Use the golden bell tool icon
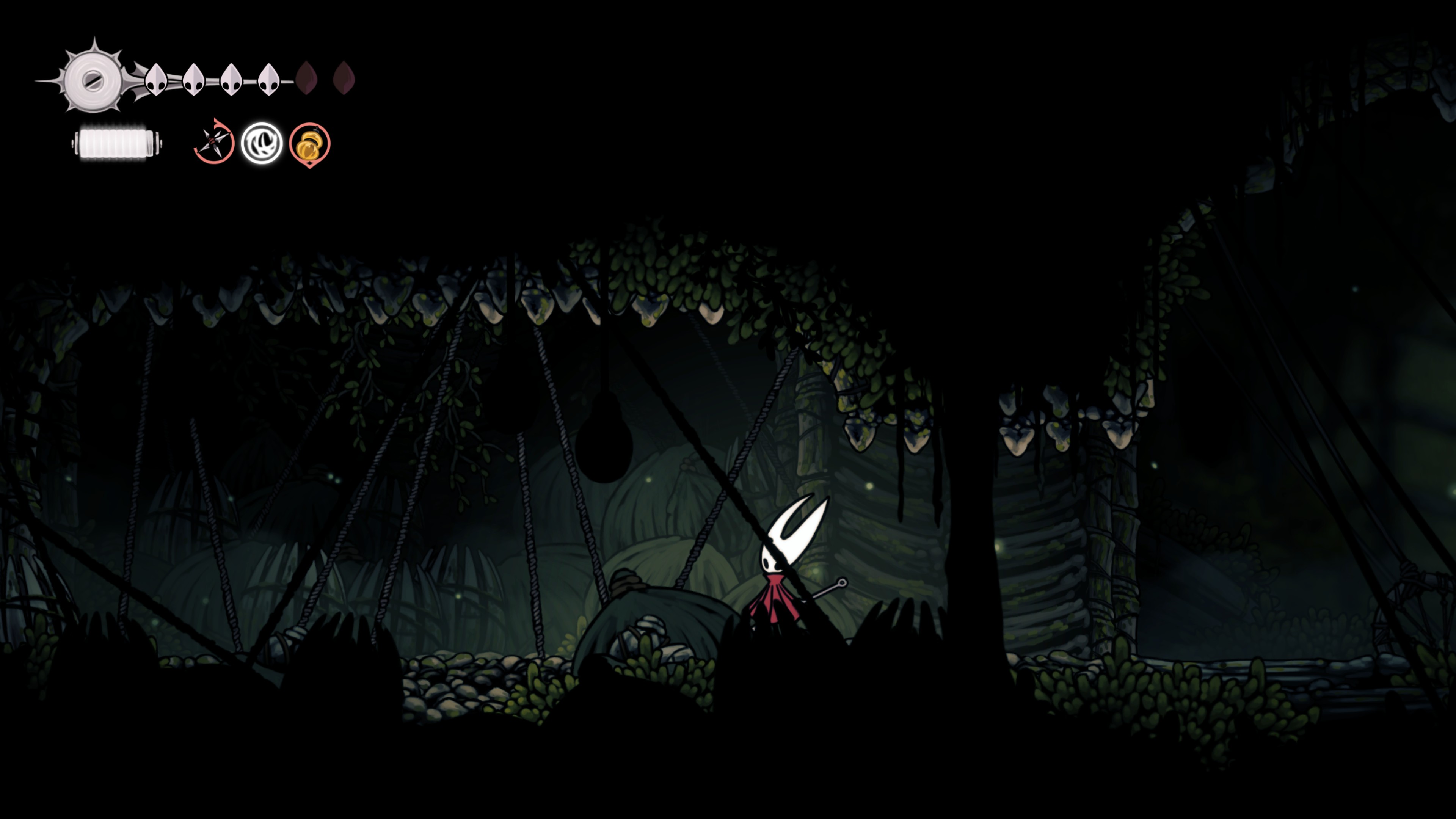The height and width of the screenshot is (819, 1456). click(x=310, y=145)
